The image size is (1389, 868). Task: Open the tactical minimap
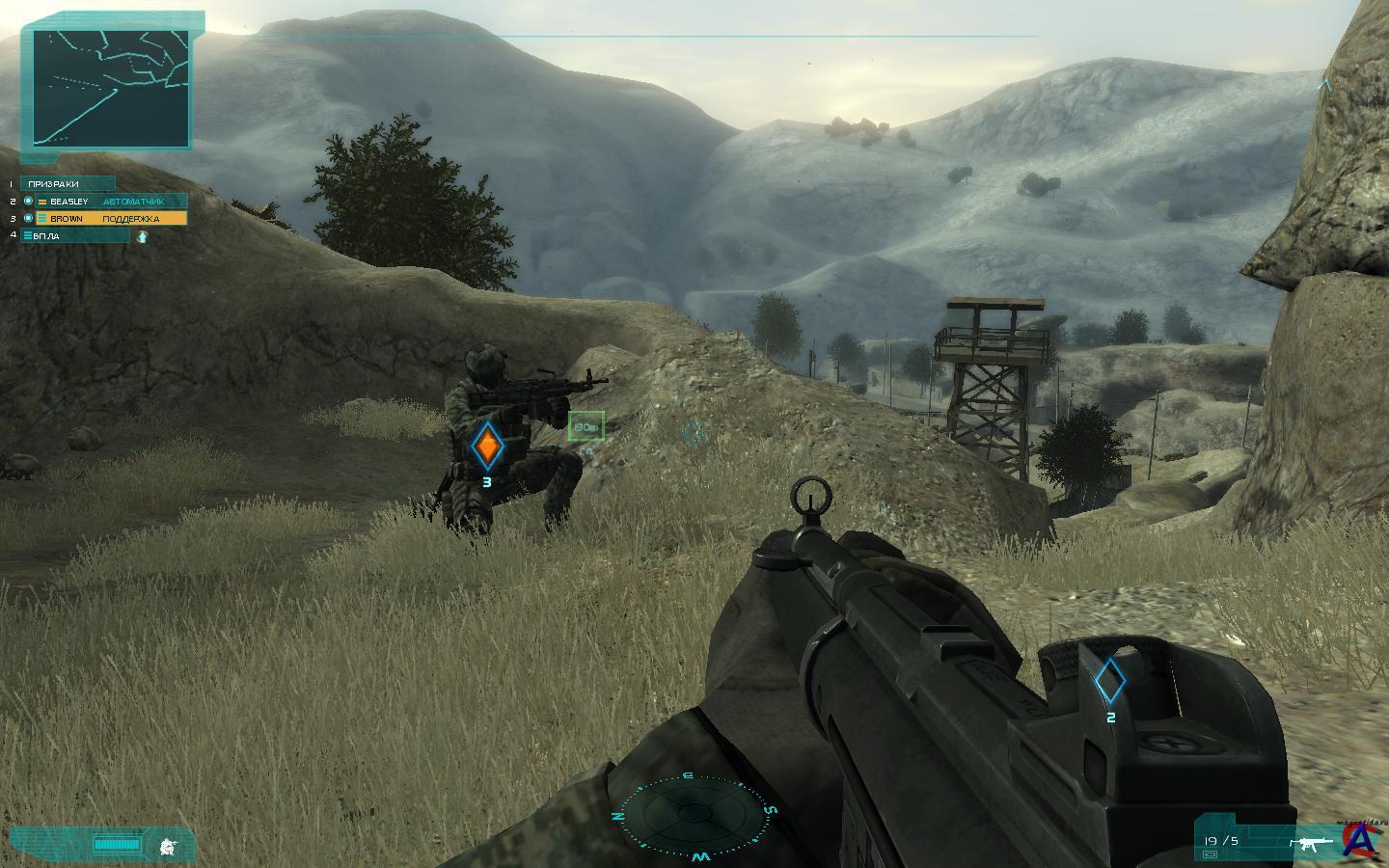[111, 87]
